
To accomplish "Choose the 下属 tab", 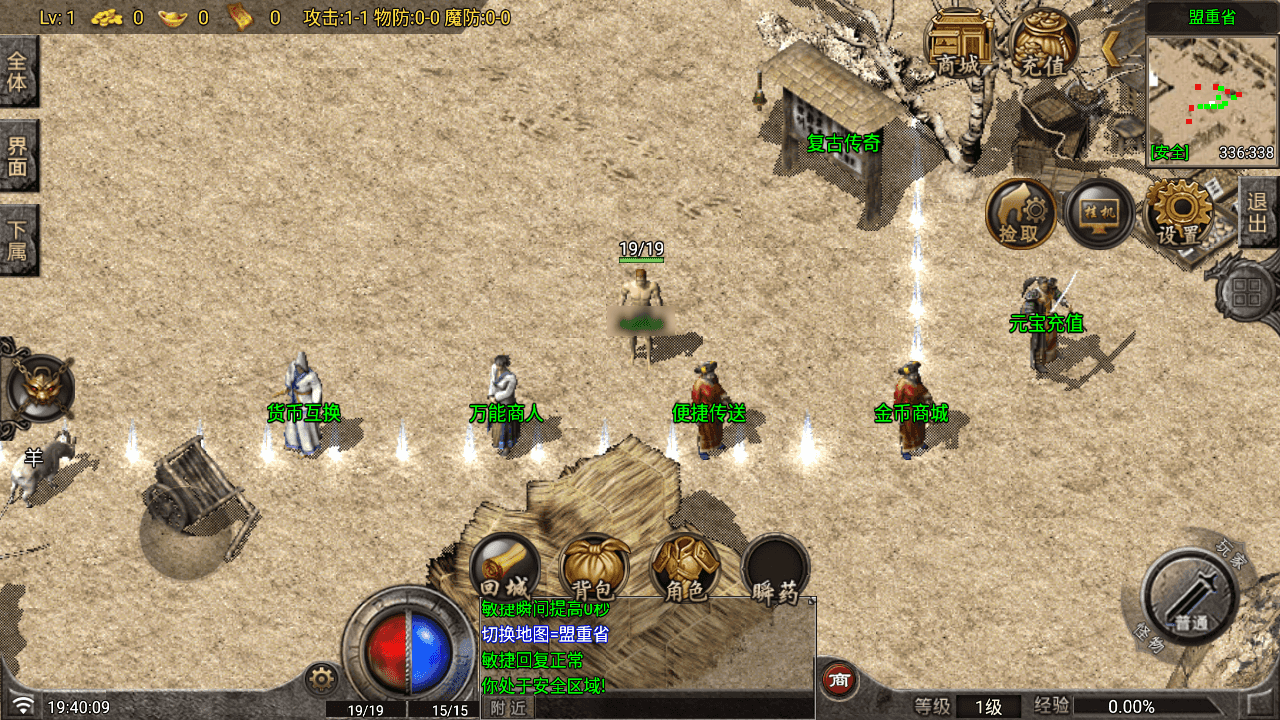I will tap(18, 240).
